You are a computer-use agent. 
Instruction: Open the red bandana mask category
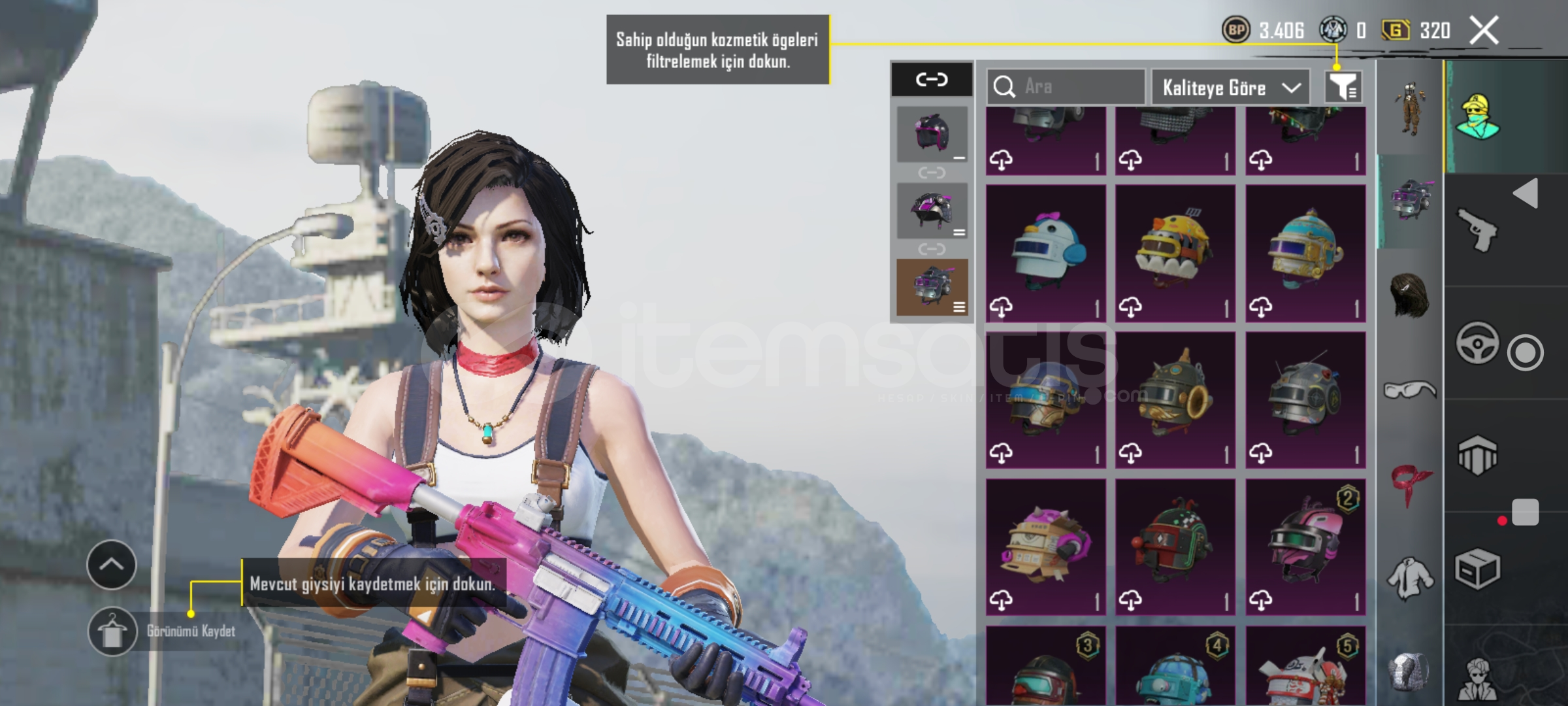(1410, 484)
